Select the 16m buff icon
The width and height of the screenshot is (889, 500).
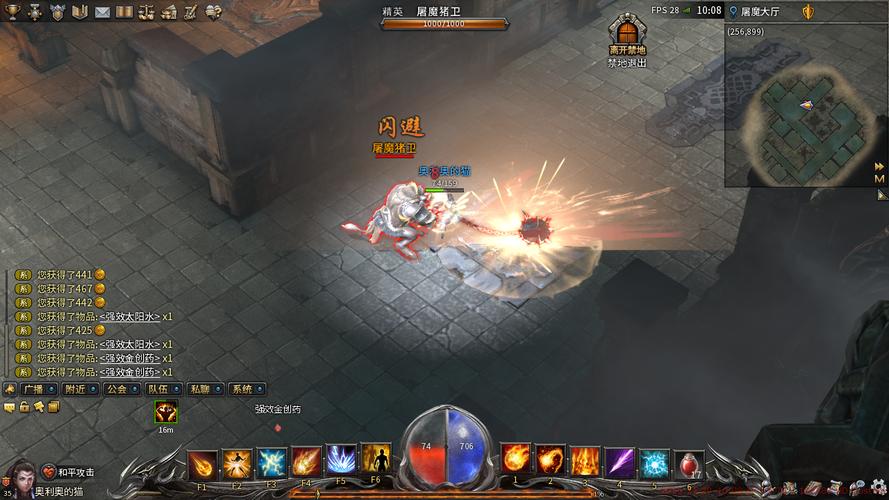coord(166,411)
